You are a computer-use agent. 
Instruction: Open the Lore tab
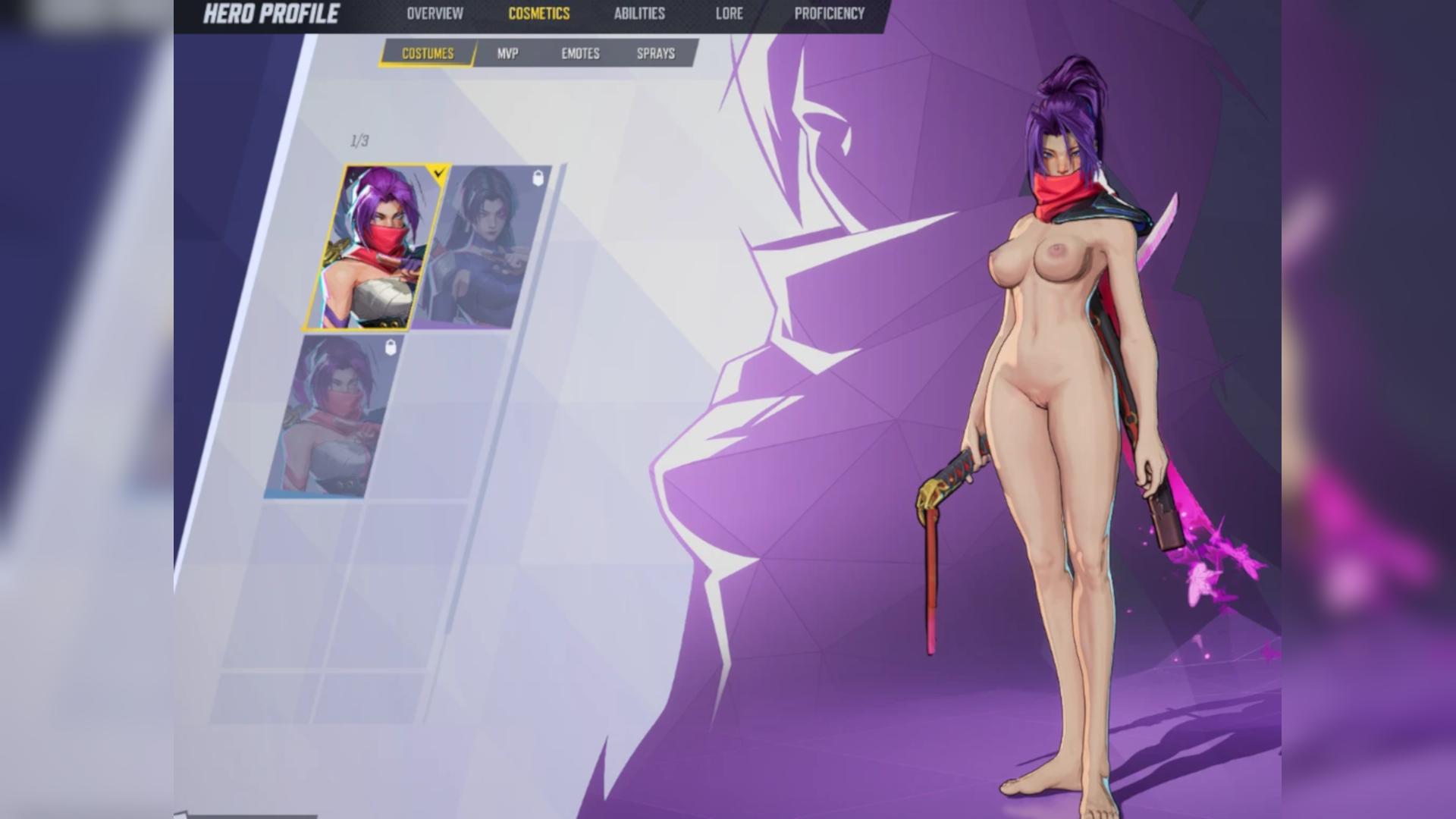pos(729,14)
